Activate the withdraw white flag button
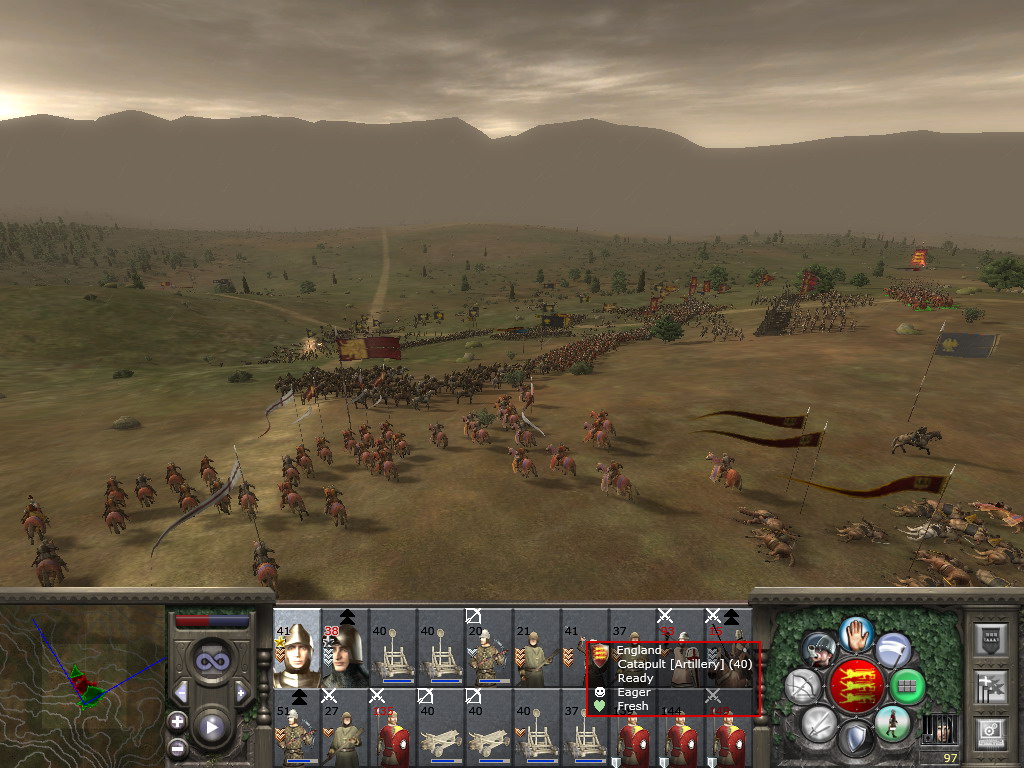Viewport: 1024px width, 768px height. click(x=893, y=651)
